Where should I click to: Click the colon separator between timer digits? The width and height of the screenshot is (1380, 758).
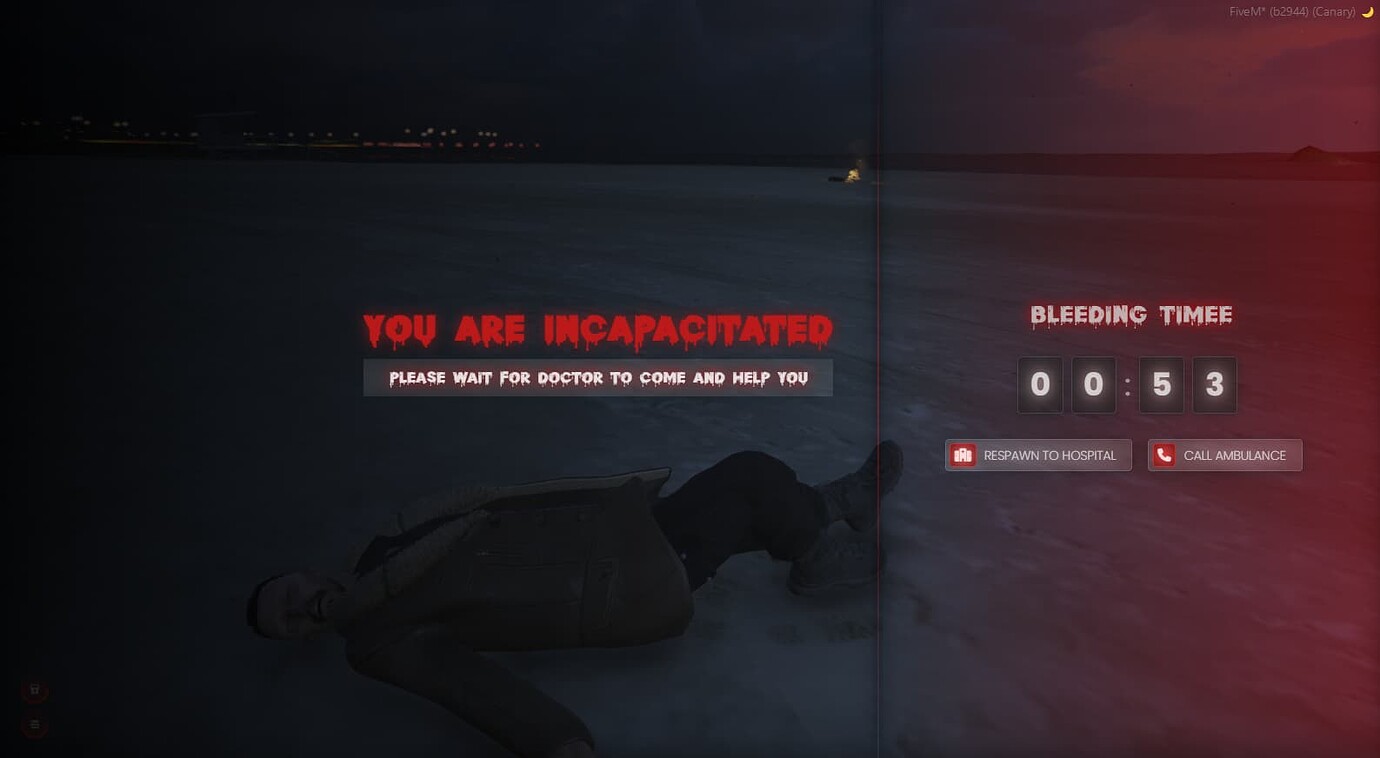point(1127,385)
